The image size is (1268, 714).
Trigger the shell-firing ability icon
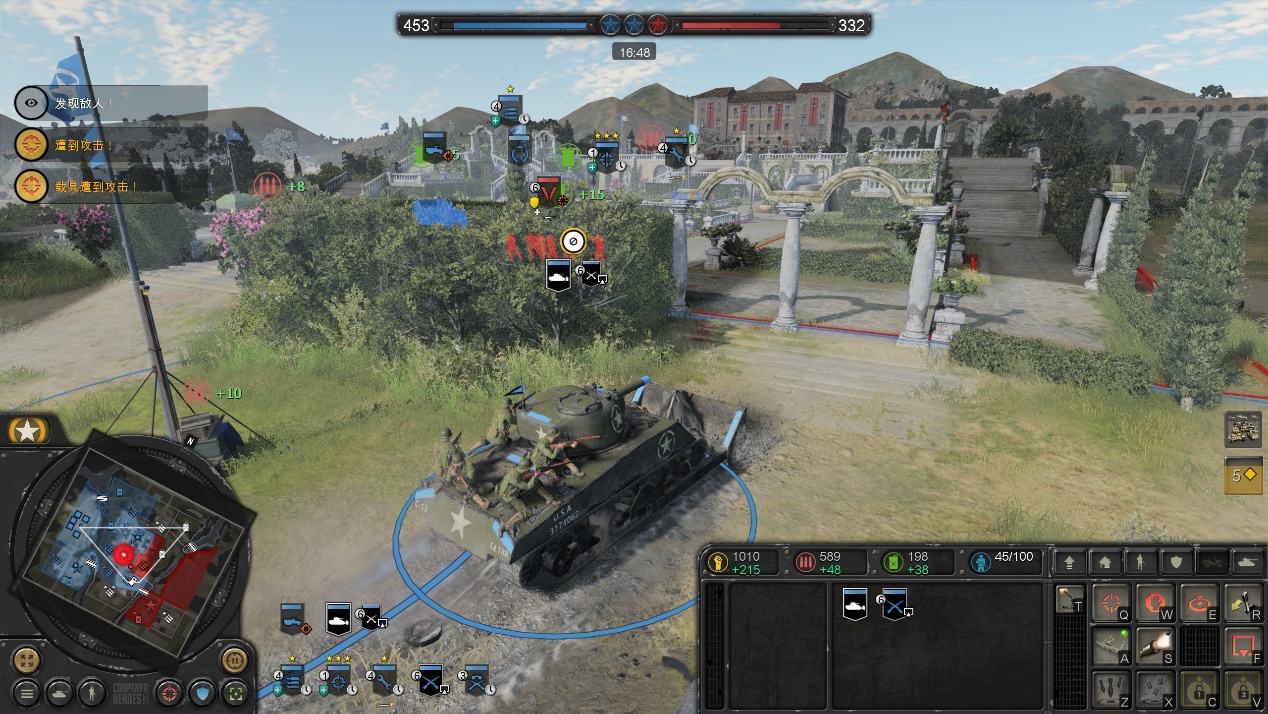coord(1153,646)
